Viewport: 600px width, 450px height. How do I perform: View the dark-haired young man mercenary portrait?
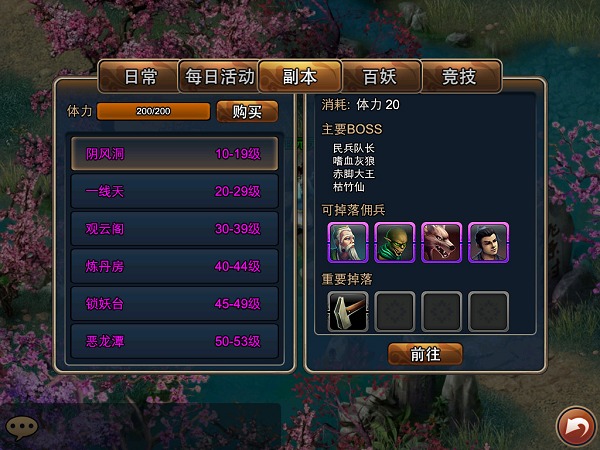[488, 242]
